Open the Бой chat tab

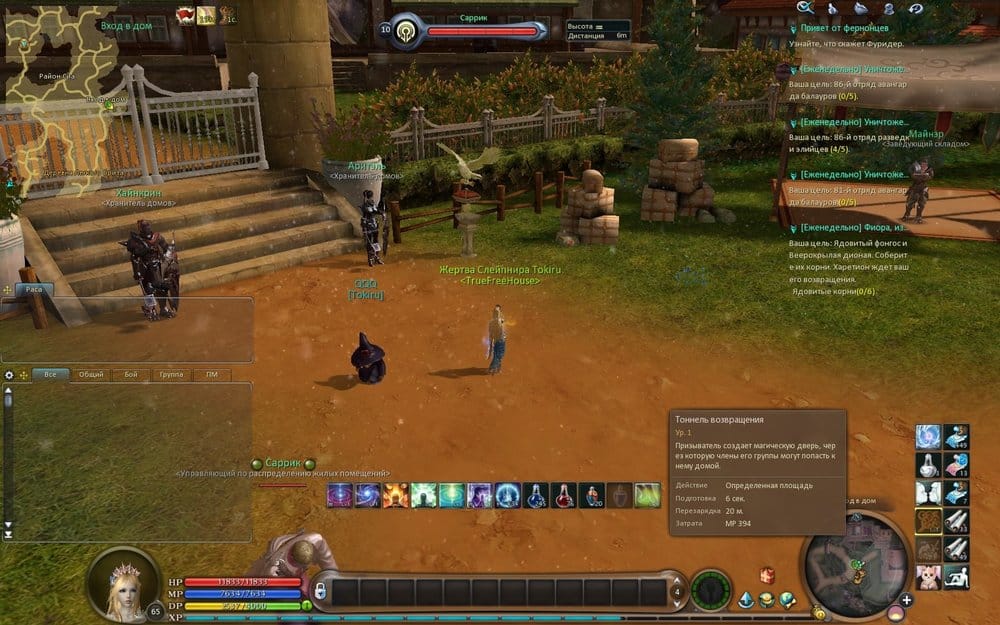click(x=131, y=375)
